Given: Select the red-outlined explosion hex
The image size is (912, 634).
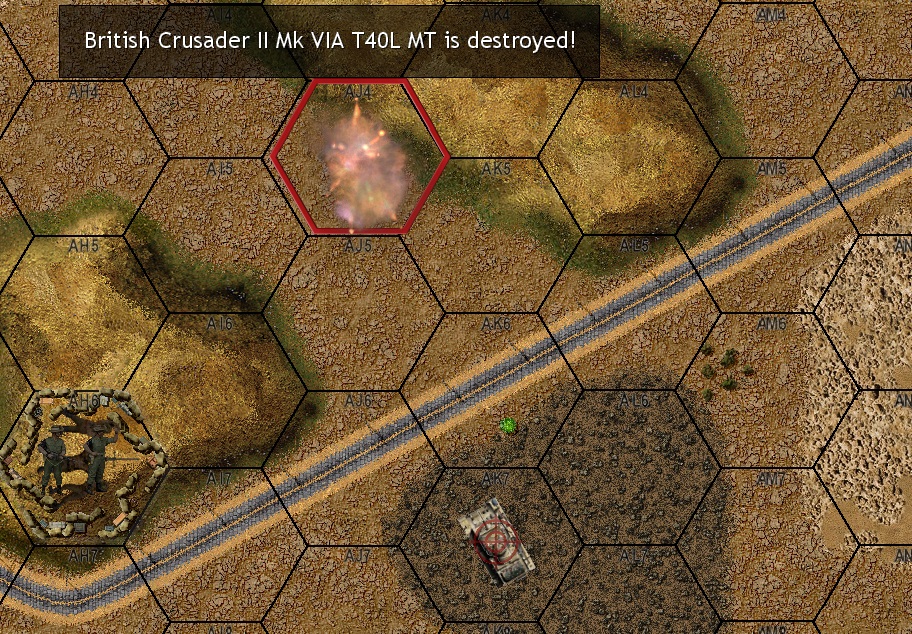Looking at the screenshot, I should (x=360, y=157).
